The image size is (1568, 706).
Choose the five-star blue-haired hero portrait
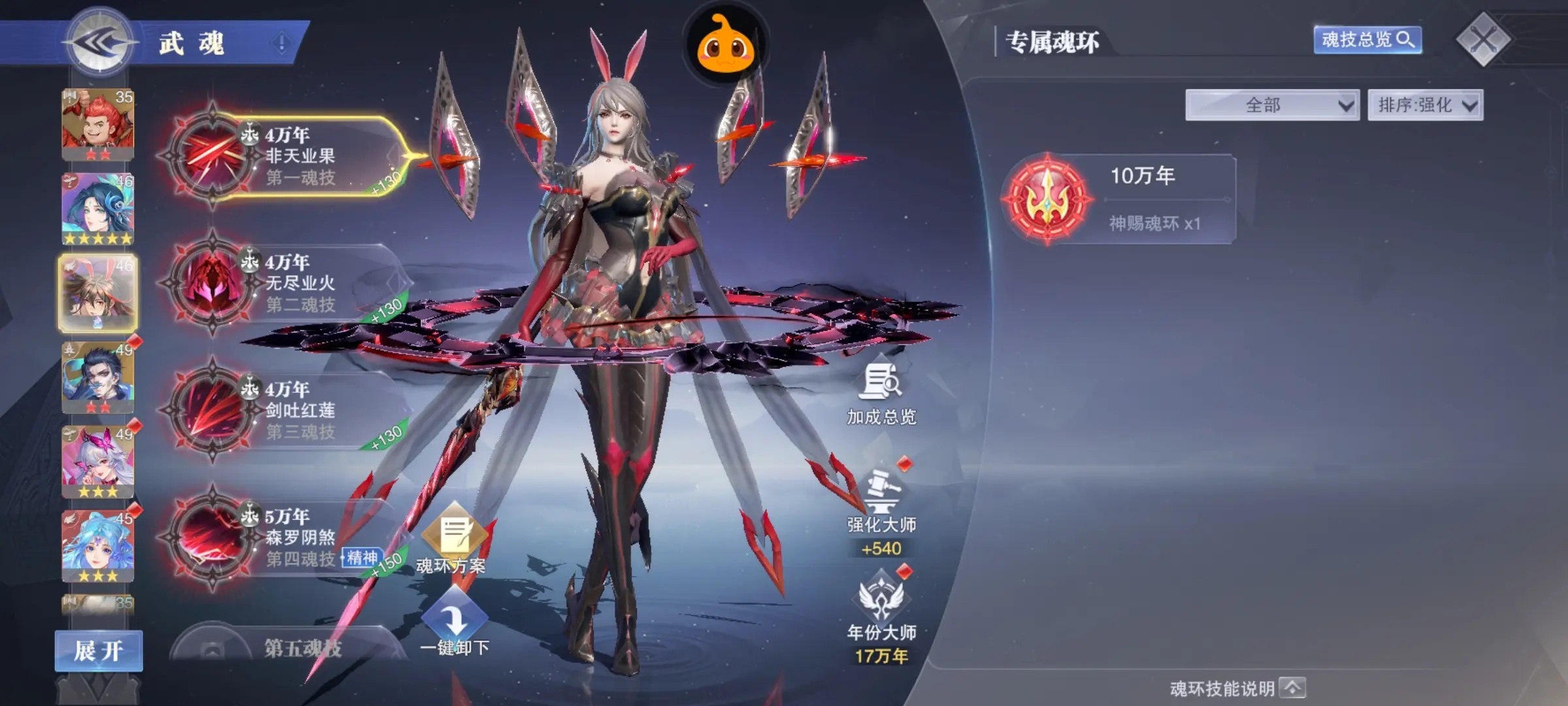point(97,209)
